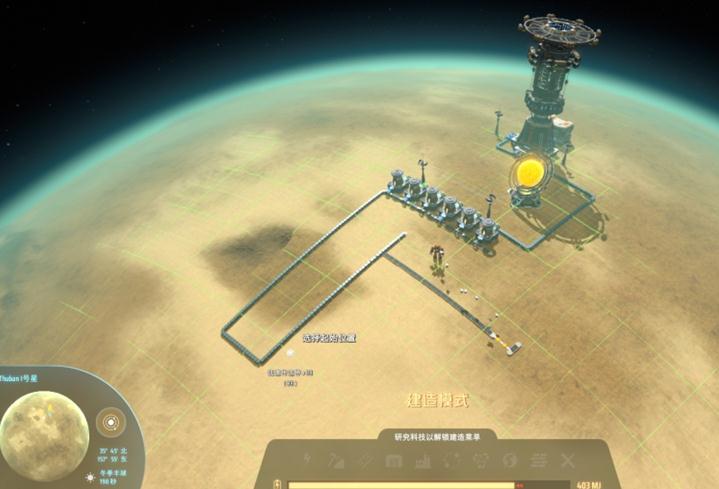Select the globe icon build category
719x489 pixels.
coord(509,461)
